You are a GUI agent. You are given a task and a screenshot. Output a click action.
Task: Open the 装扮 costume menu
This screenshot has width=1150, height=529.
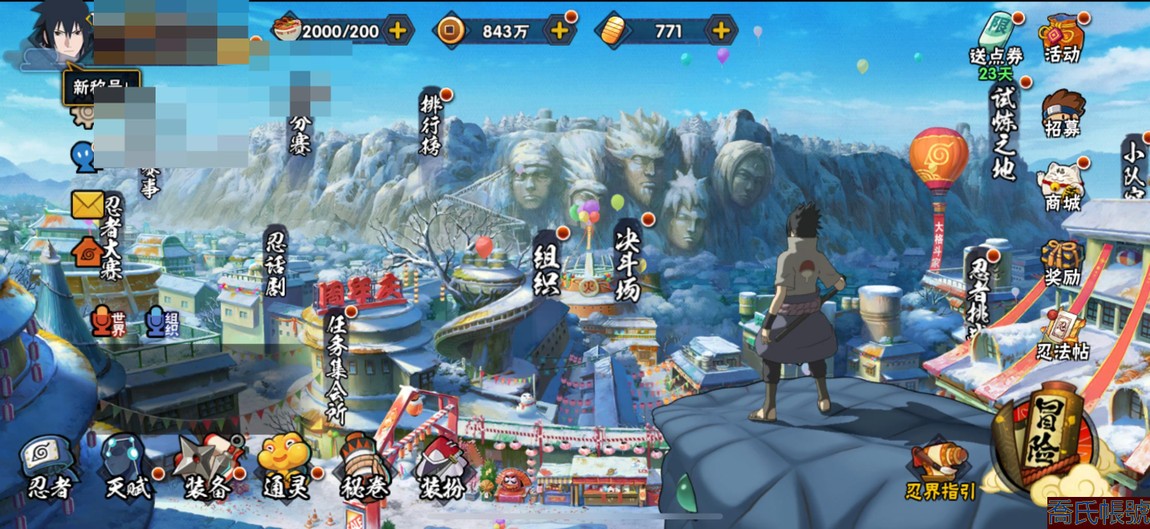coord(440,465)
